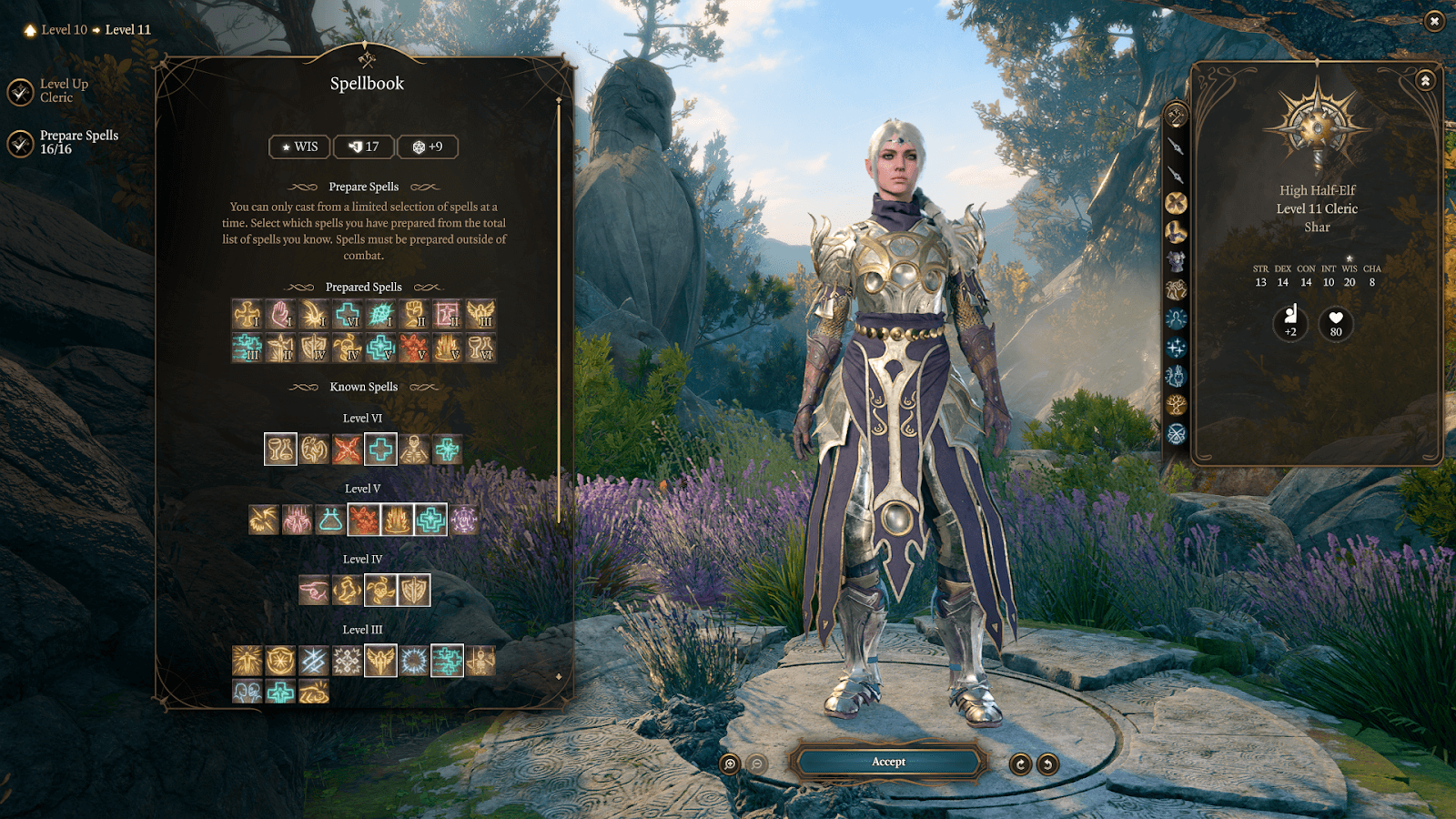Image resolution: width=1456 pixels, height=819 pixels.
Task: Collapse the character summary panel
Action: [x=1425, y=81]
